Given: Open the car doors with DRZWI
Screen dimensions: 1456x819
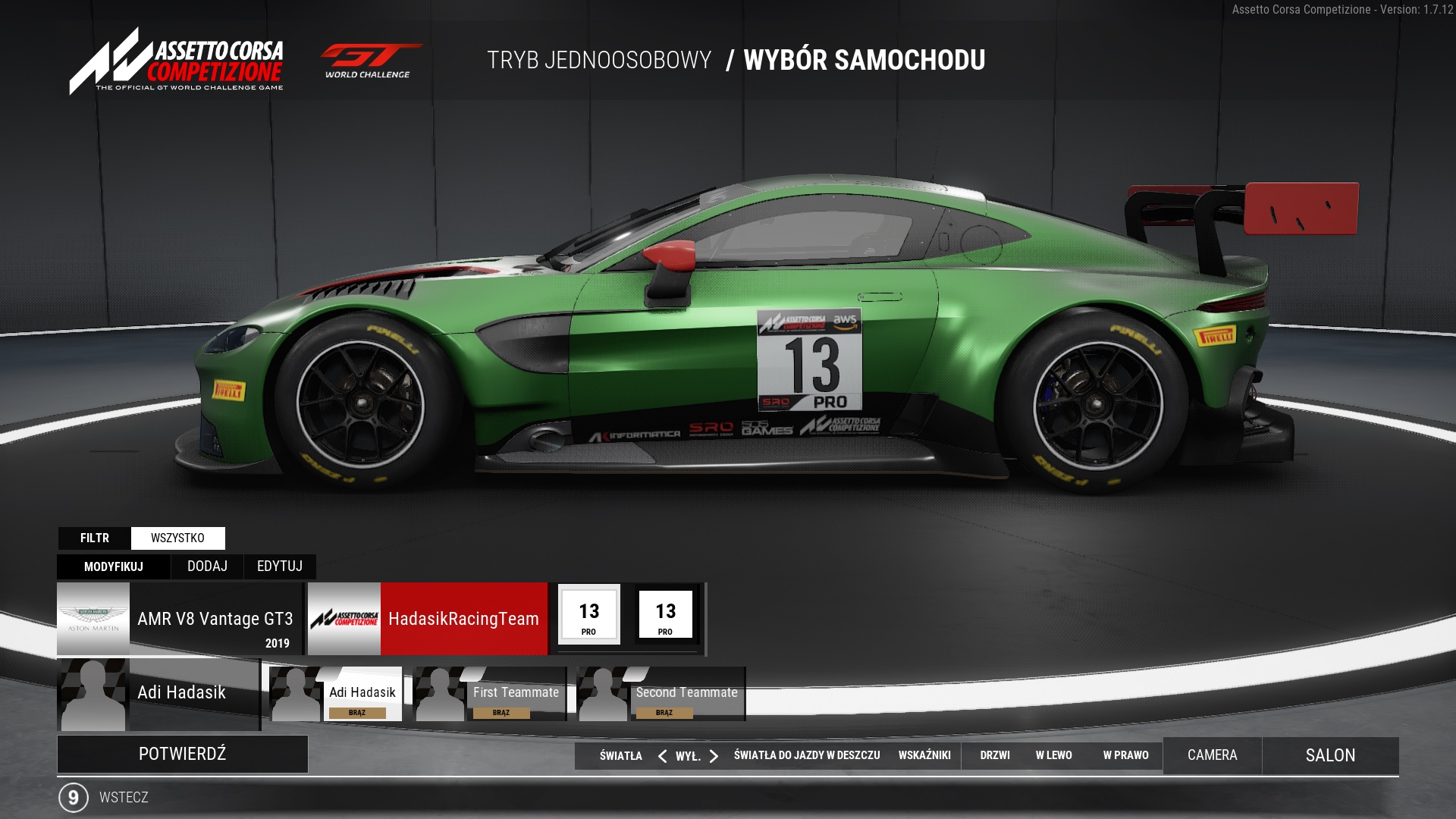Looking at the screenshot, I should [994, 755].
